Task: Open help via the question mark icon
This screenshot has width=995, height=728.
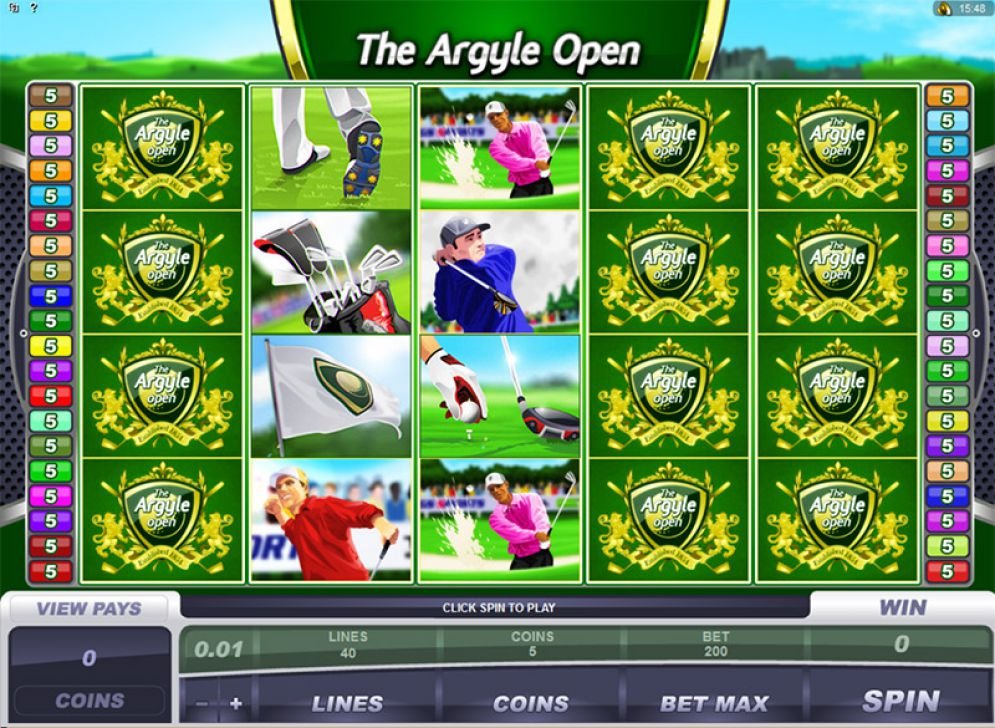Action: (33, 7)
